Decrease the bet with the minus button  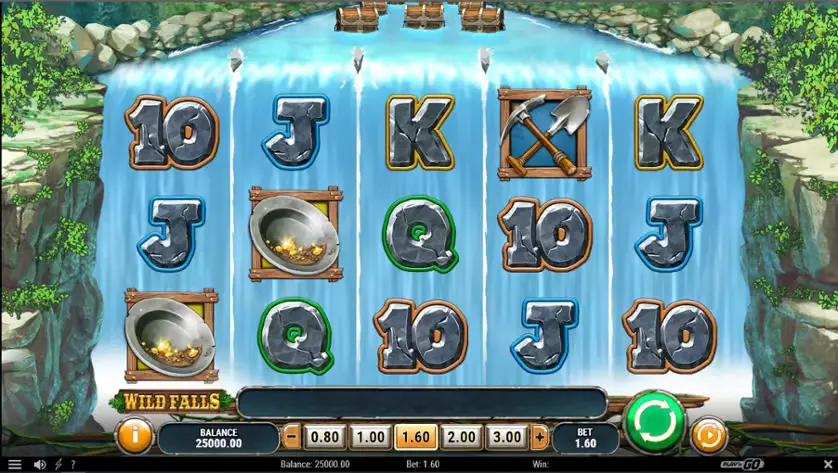291,437
